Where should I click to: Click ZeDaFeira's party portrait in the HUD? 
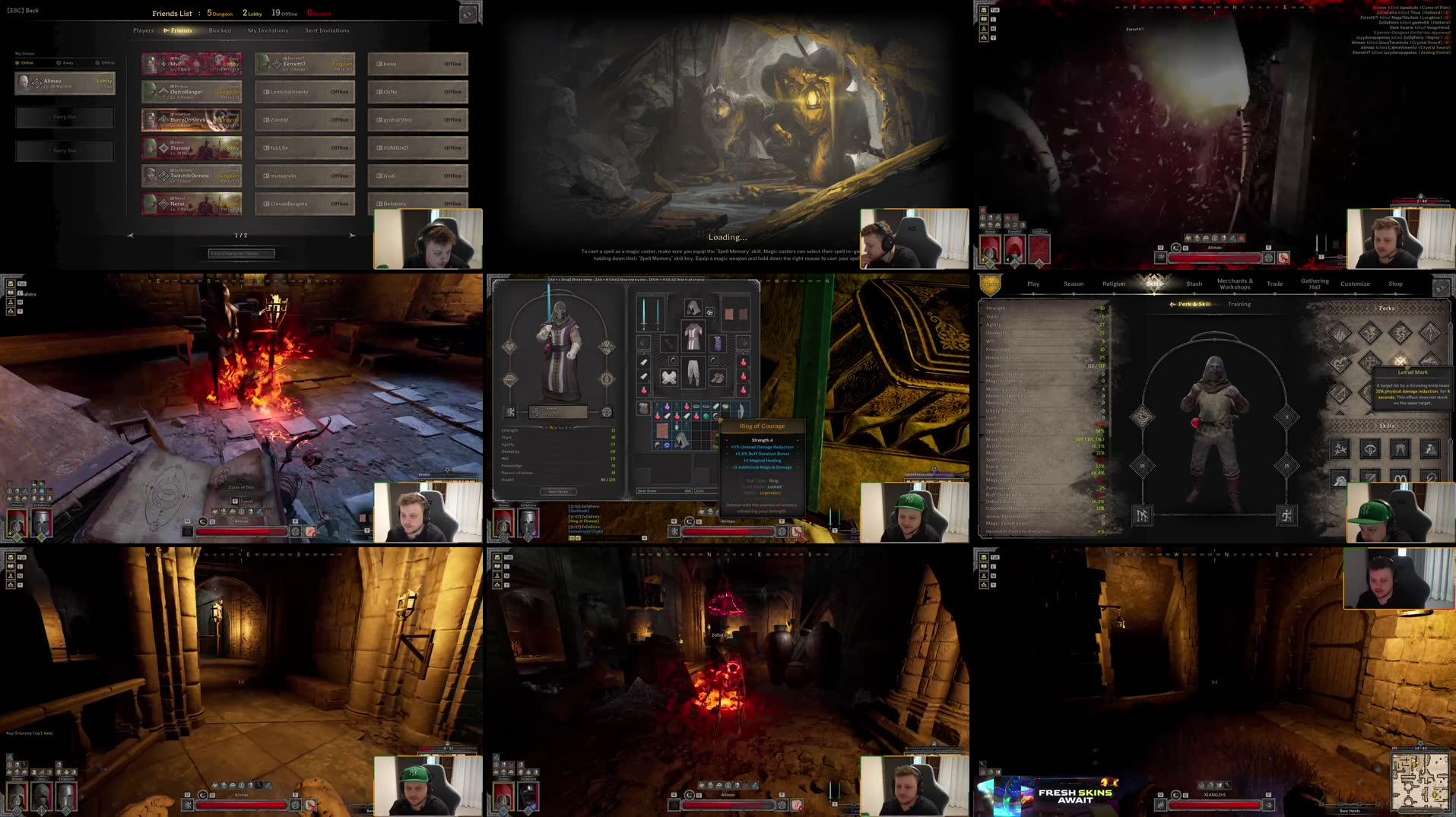click(x=528, y=524)
